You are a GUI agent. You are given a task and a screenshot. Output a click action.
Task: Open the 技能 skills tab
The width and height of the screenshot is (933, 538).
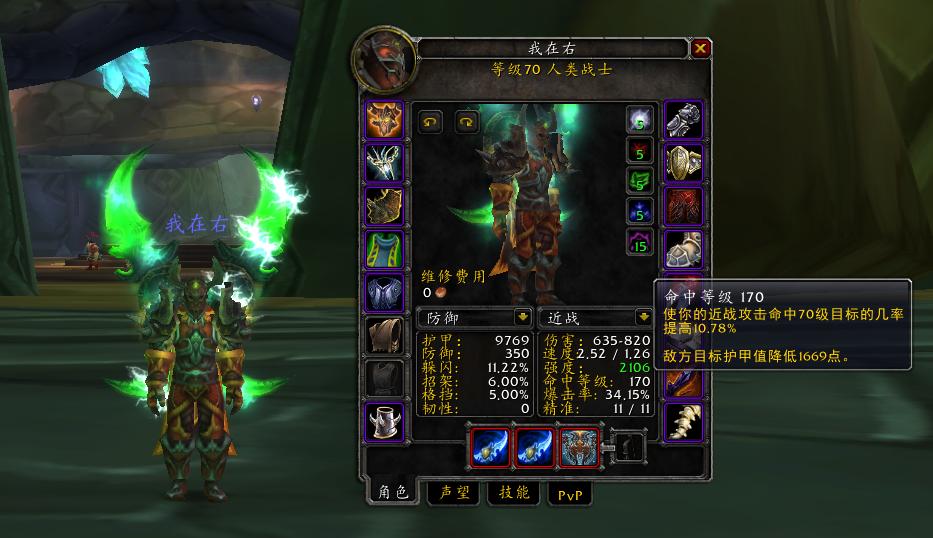[514, 493]
